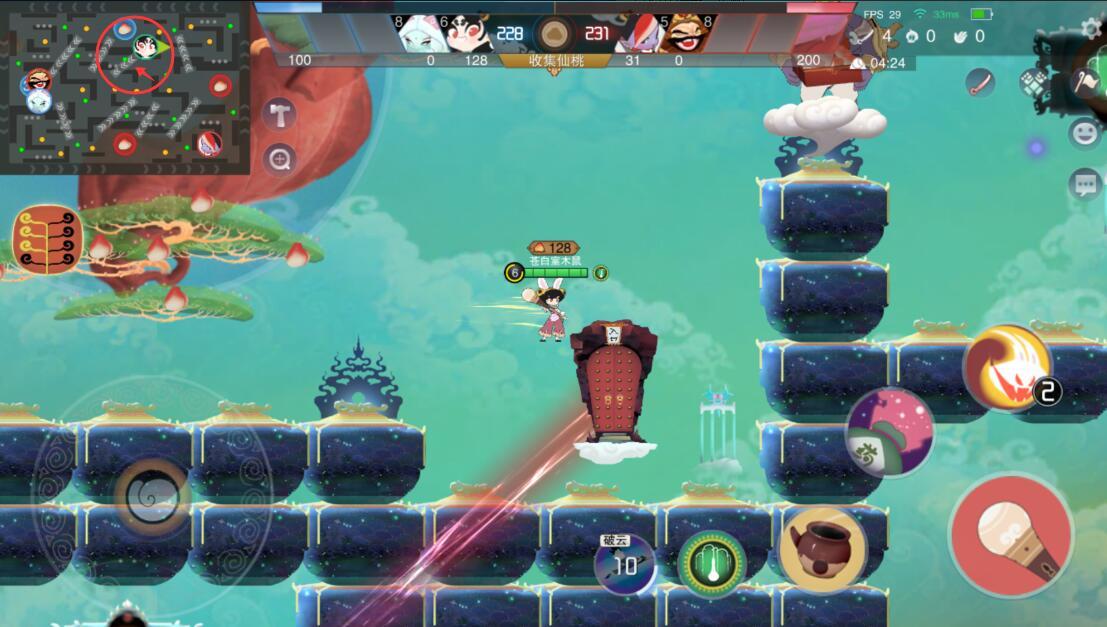
Task: Attack with the big red drumstick button
Action: coord(1010,535)
